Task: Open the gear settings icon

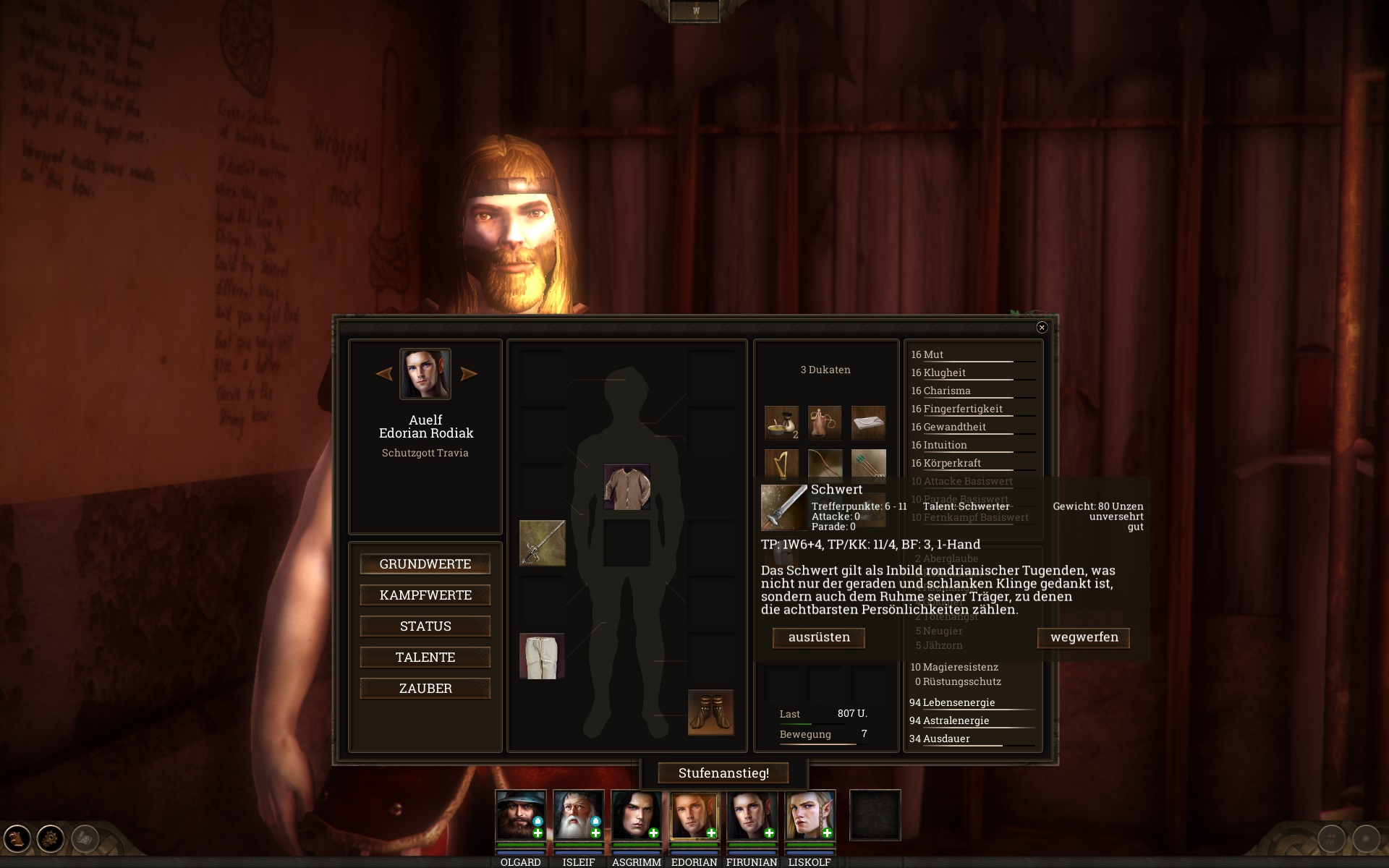Action: 51,839
